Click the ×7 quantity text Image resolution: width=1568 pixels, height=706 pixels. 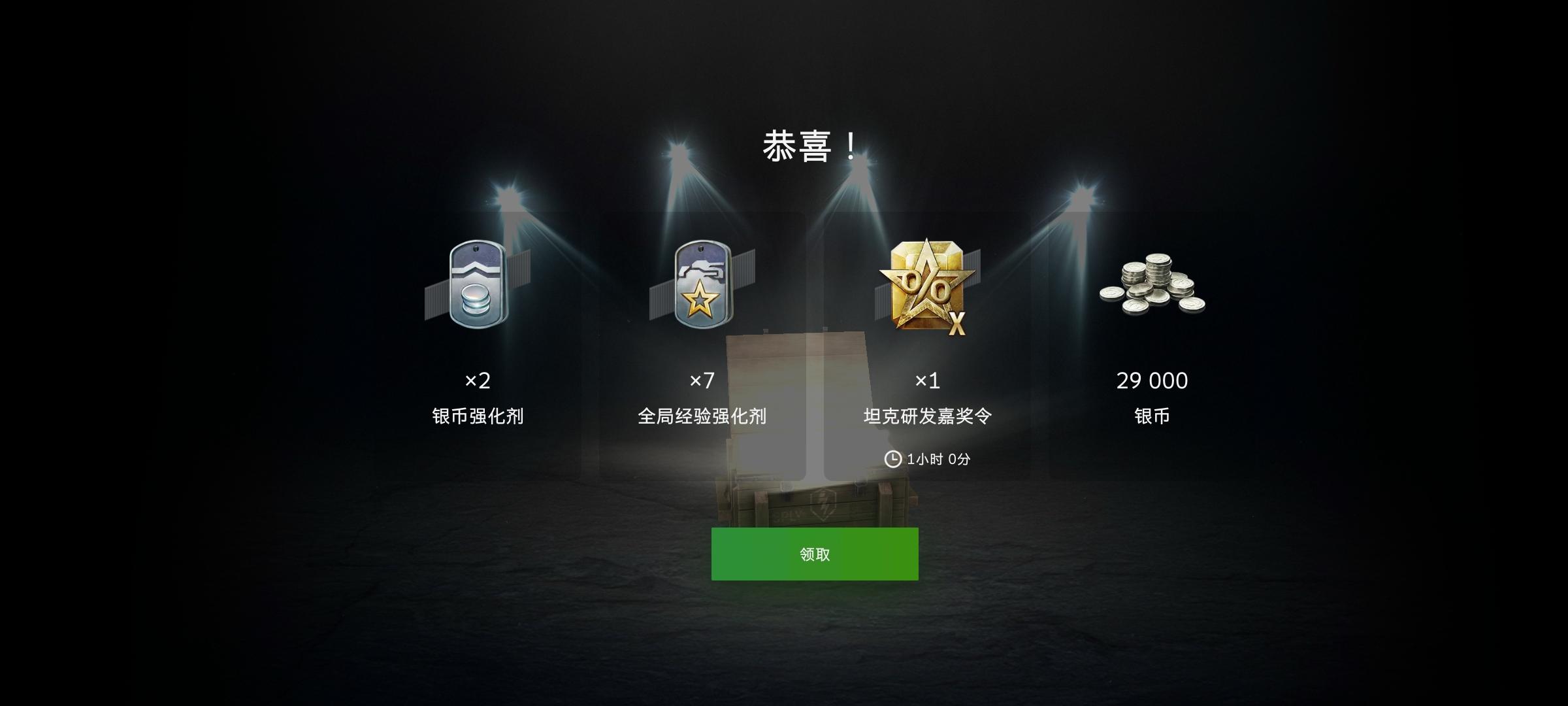[x=704, y=381]
